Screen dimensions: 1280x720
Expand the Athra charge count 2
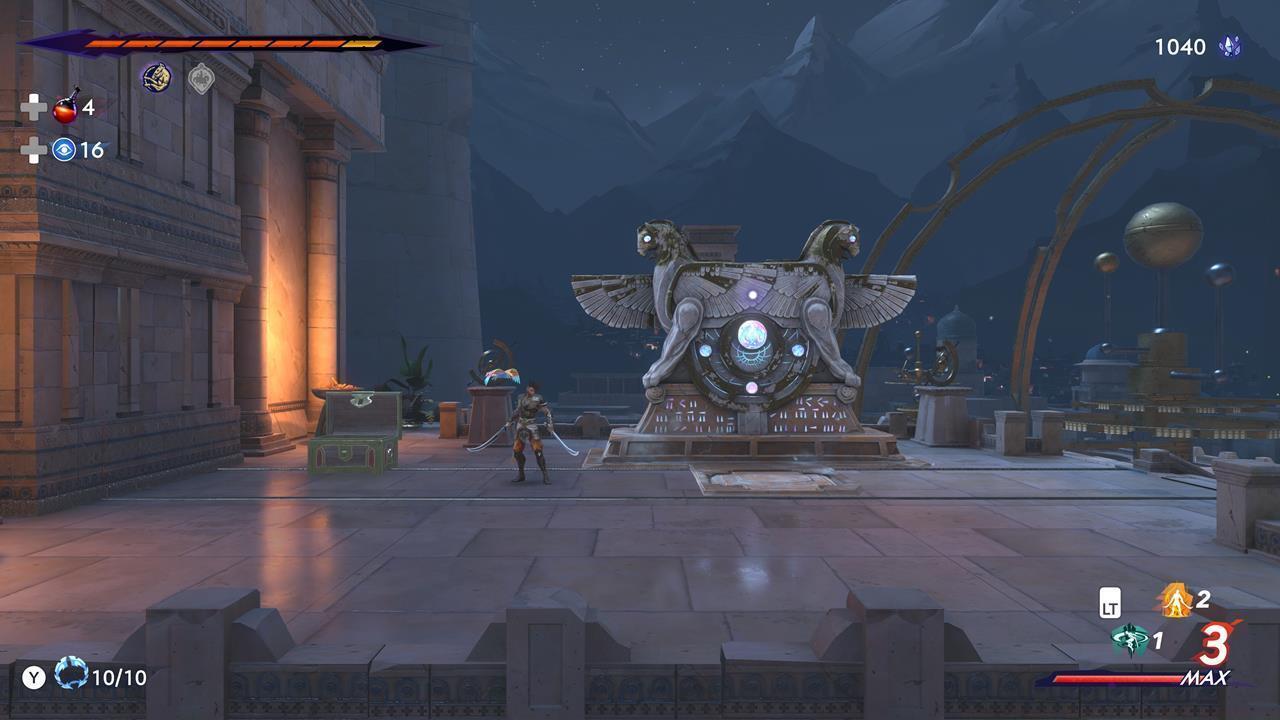(x=1204, y=601)
